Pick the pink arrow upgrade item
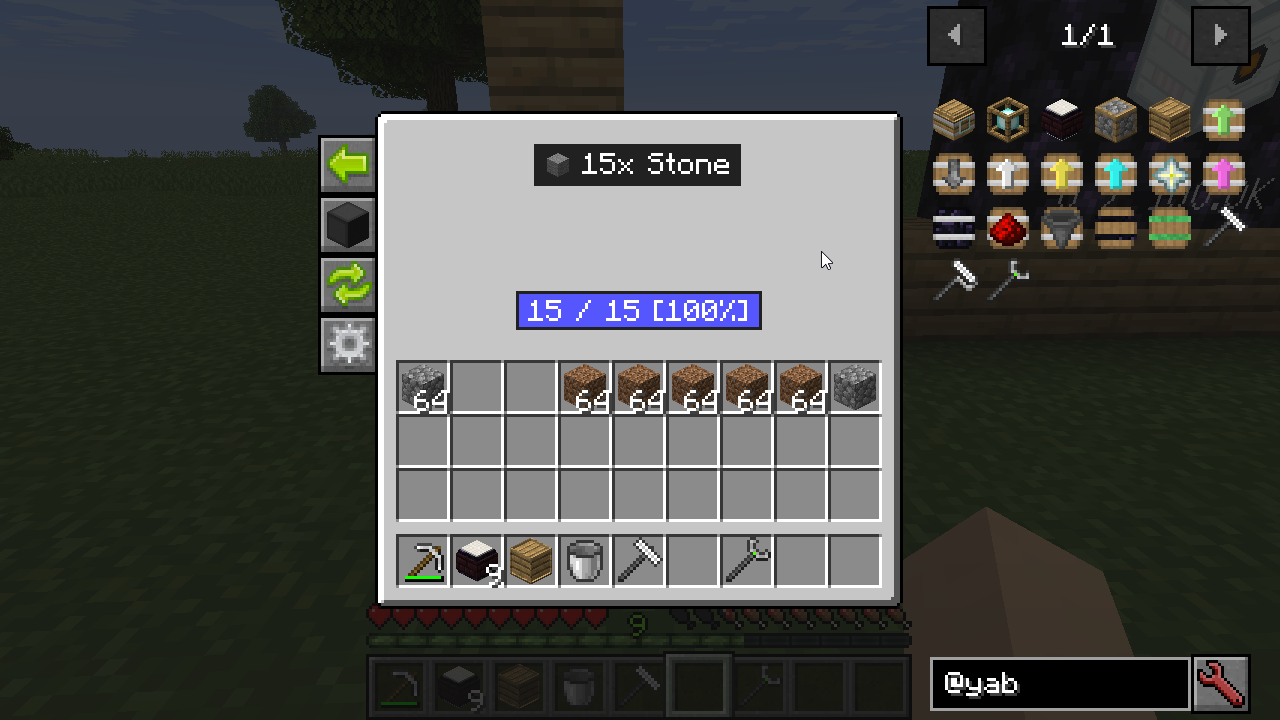The width and height of the screenshot is (1280, 720). pyautogui.click(x=1223, y=174)
